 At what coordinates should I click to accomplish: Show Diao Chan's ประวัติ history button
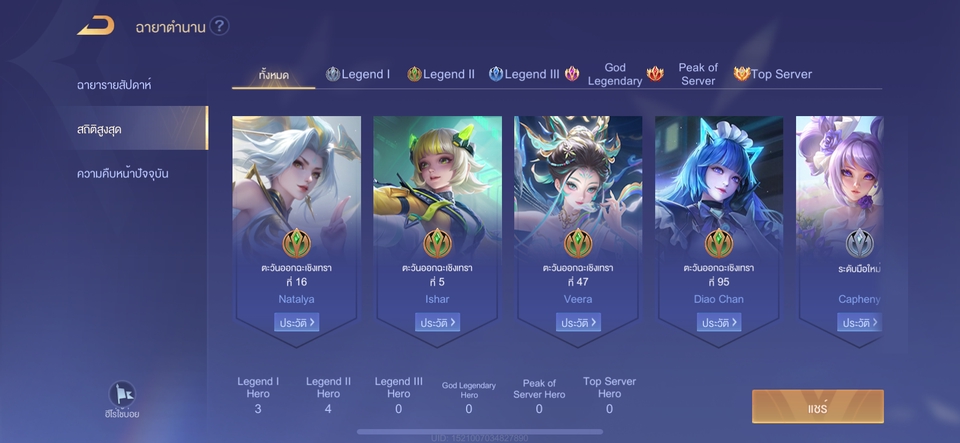point(719,323)
